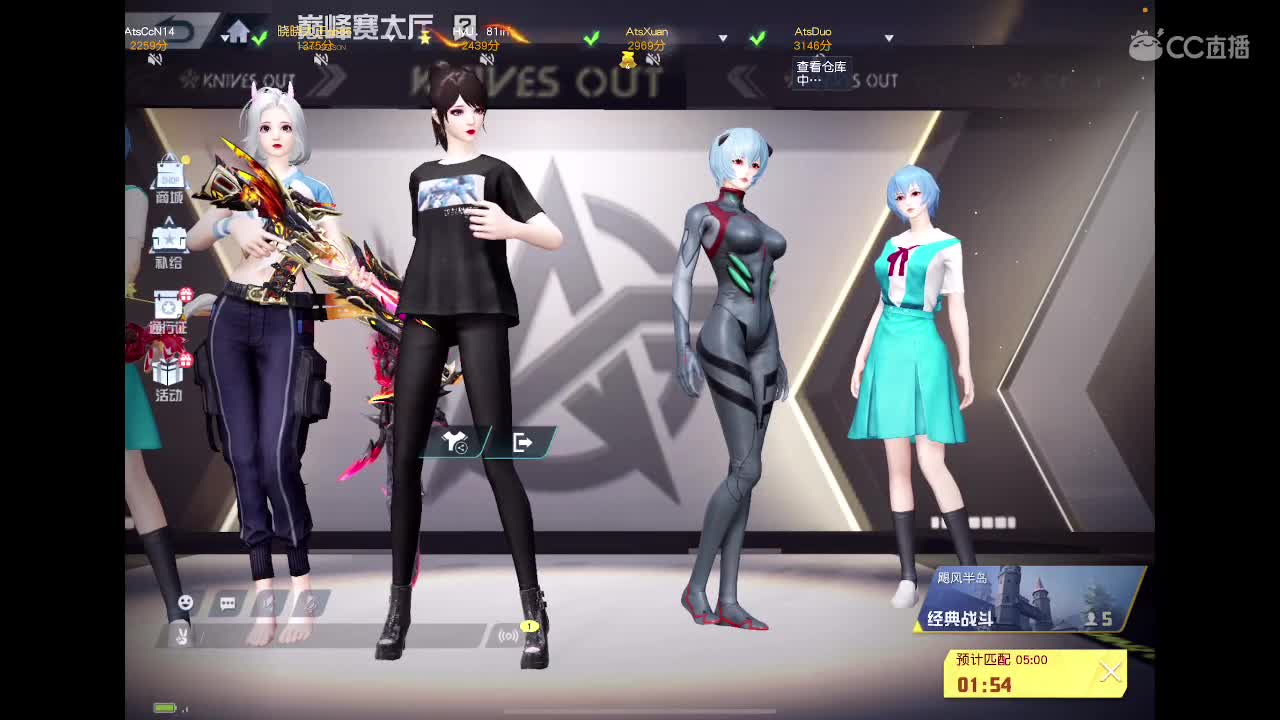Open the chat bubble icon

coord(228,601)
